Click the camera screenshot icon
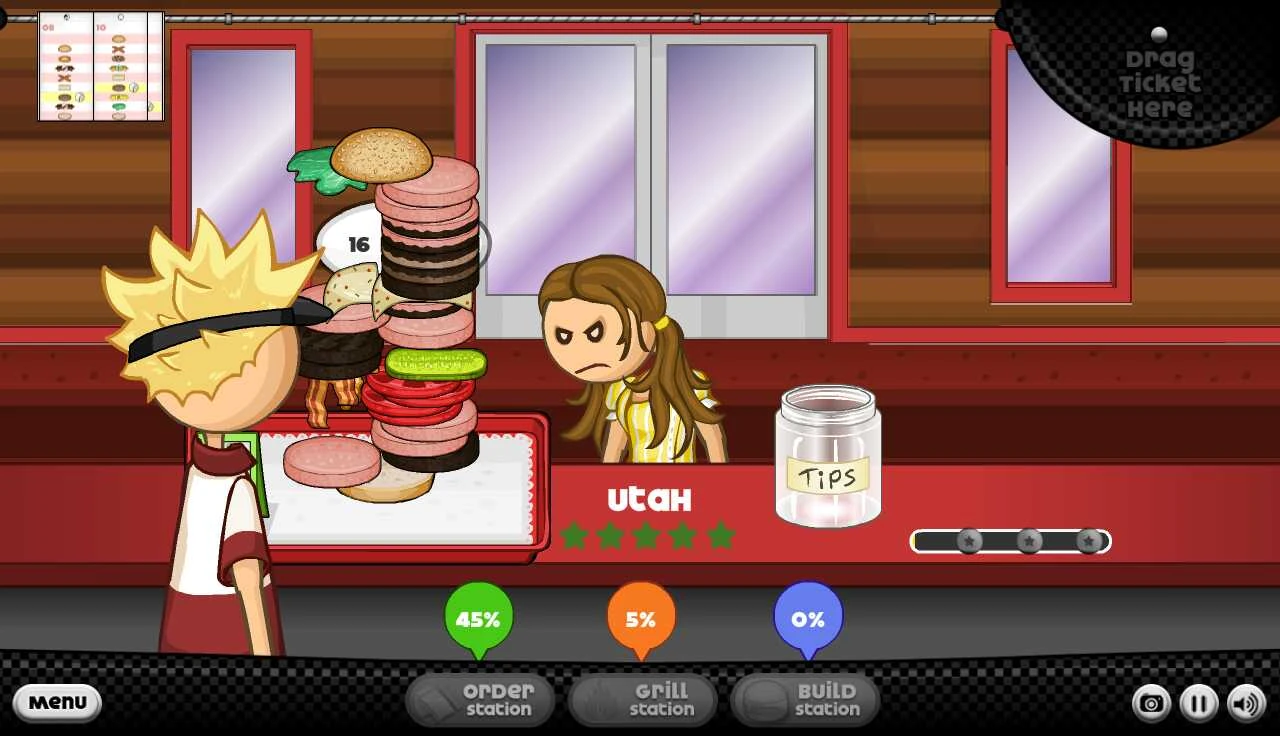Screen dimensions: 1280x736 coord(1150,703)
